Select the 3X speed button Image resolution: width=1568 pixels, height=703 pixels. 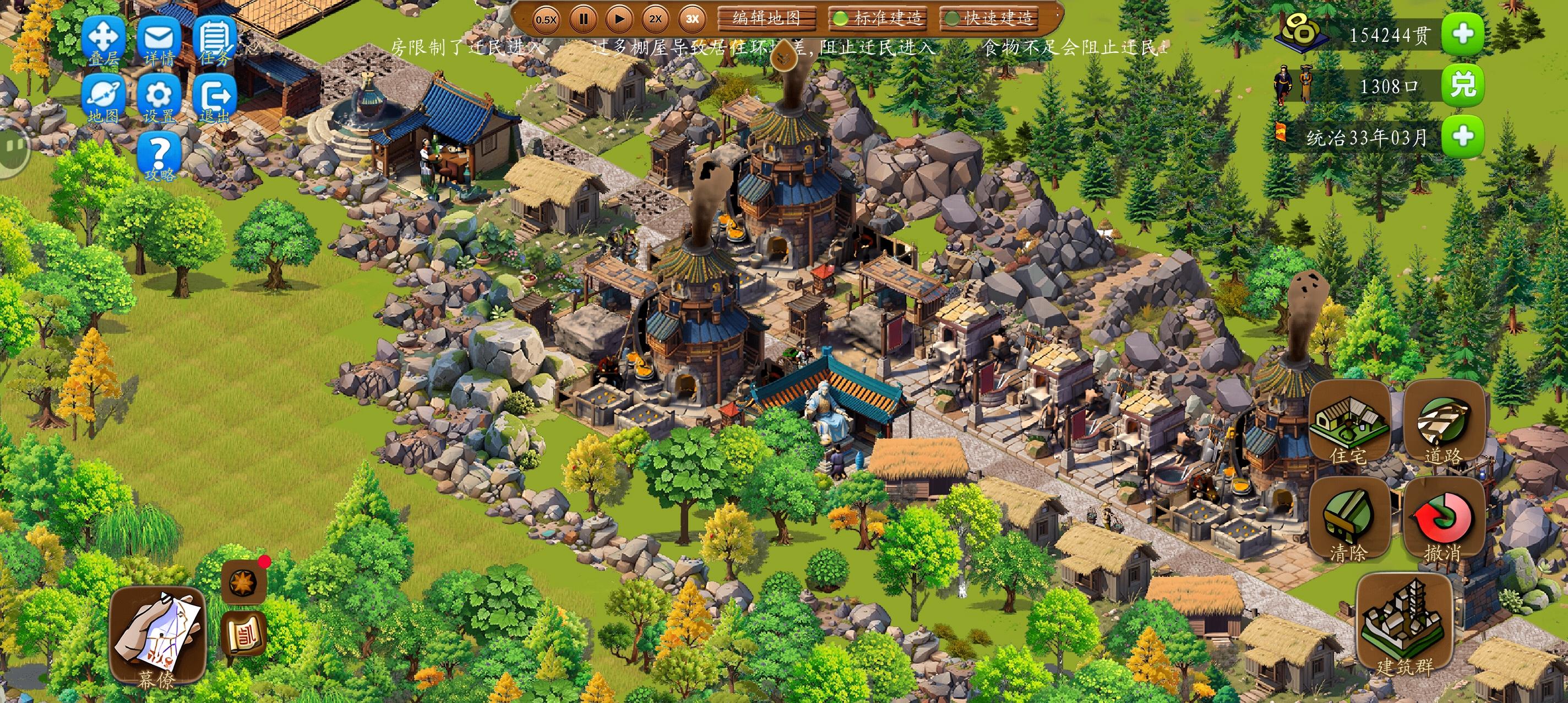[x=692, y=19]
